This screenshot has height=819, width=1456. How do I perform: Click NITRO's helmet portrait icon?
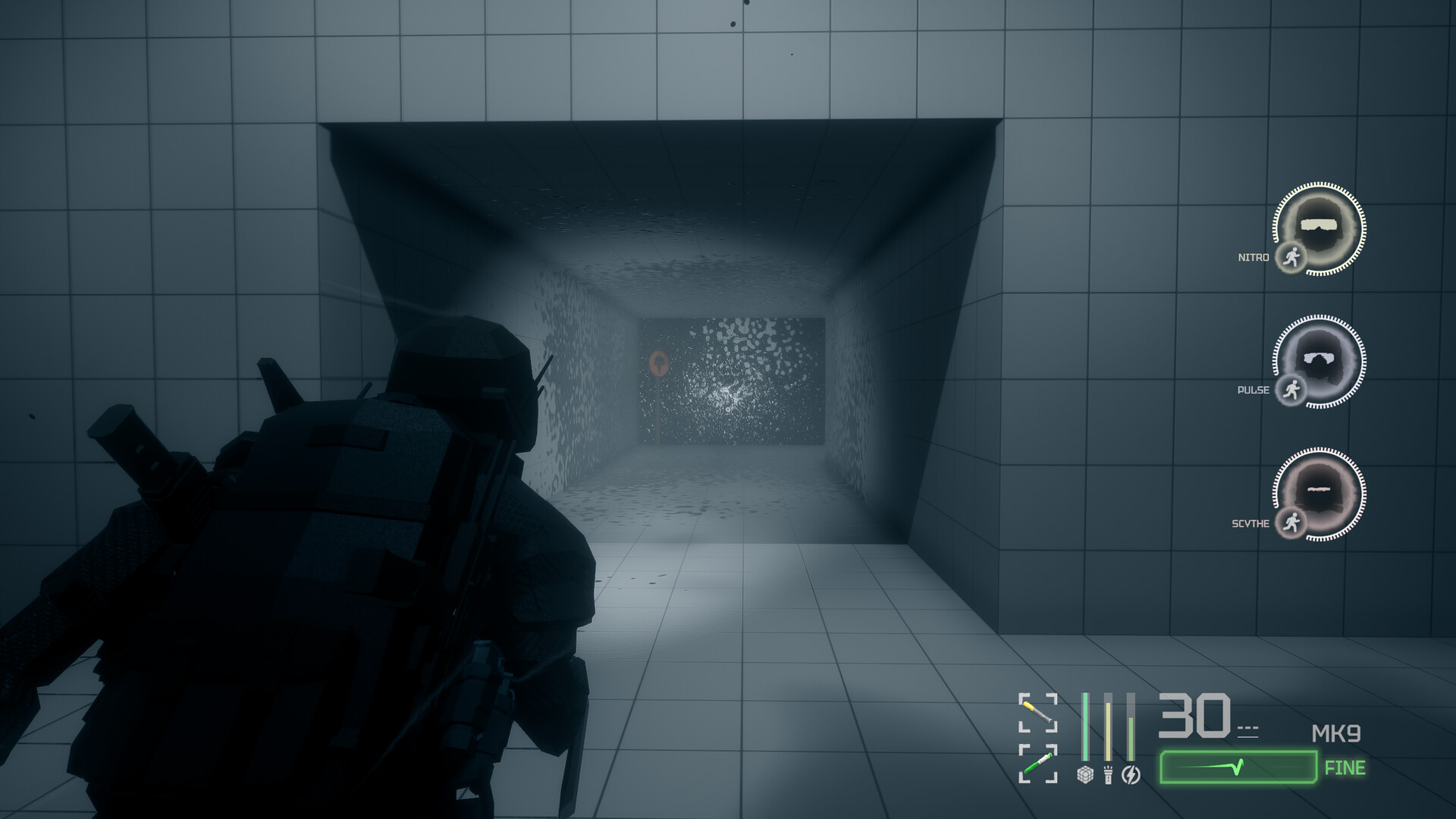[1318, 227]
